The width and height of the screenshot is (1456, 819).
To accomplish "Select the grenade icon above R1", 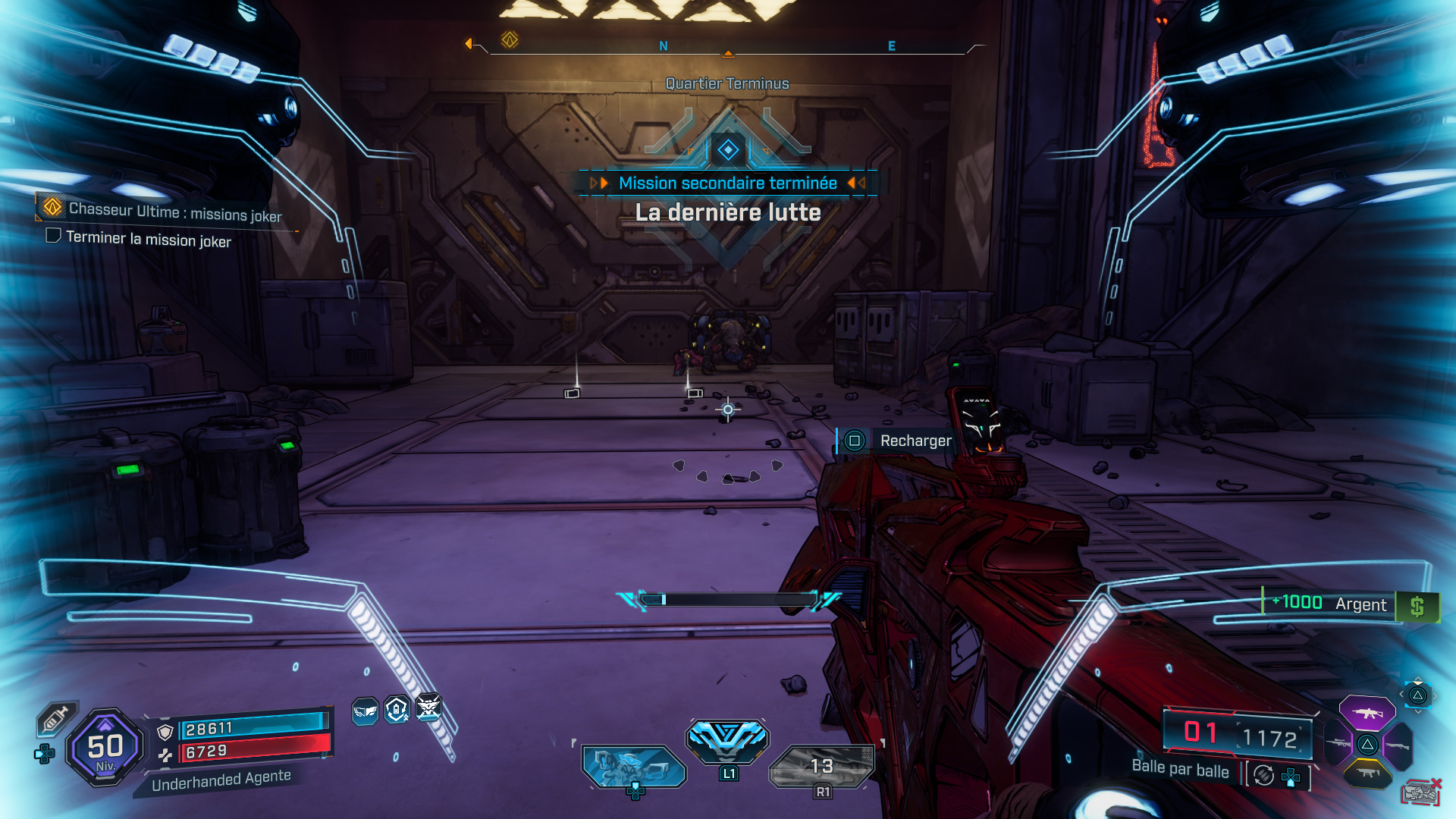I will tap(821, 764).
